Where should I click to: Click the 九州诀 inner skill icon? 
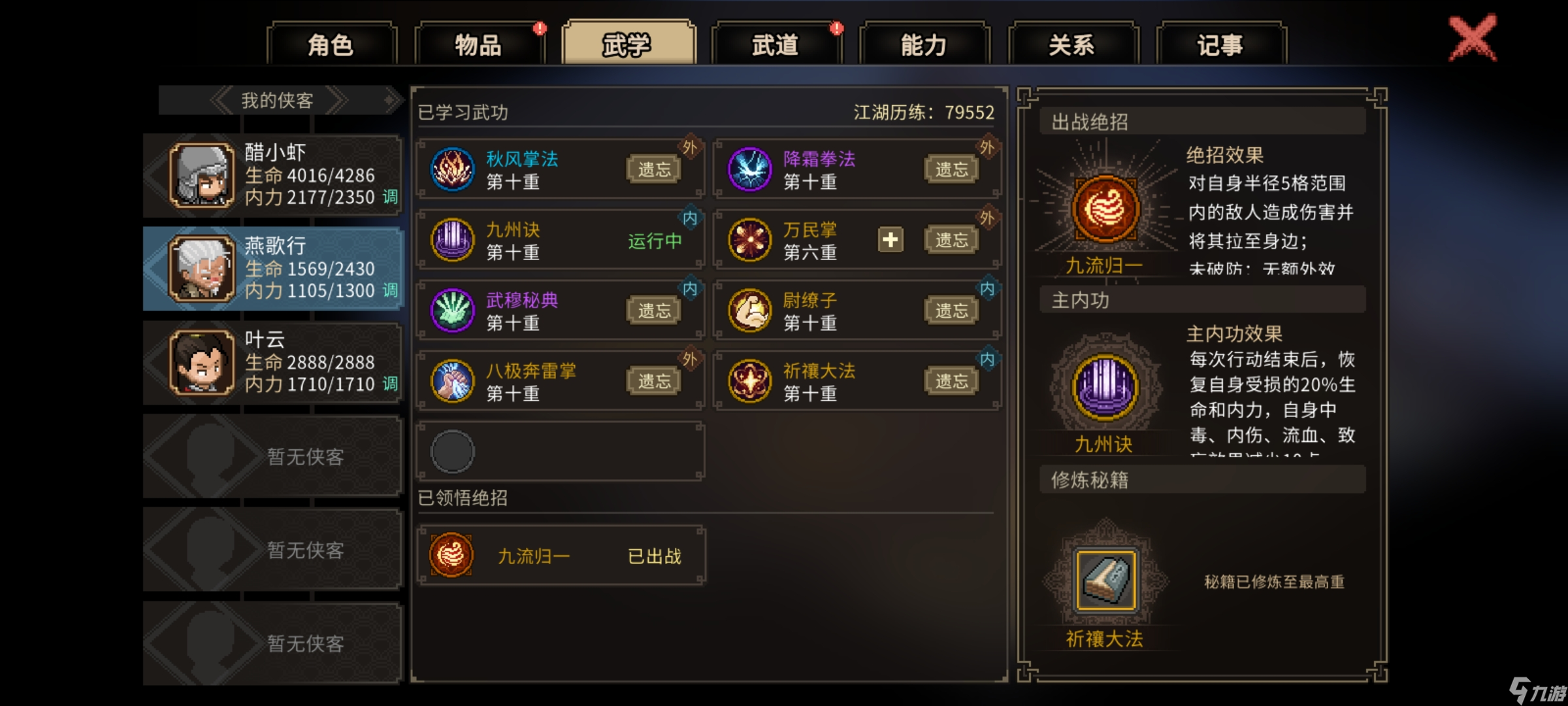452,239
